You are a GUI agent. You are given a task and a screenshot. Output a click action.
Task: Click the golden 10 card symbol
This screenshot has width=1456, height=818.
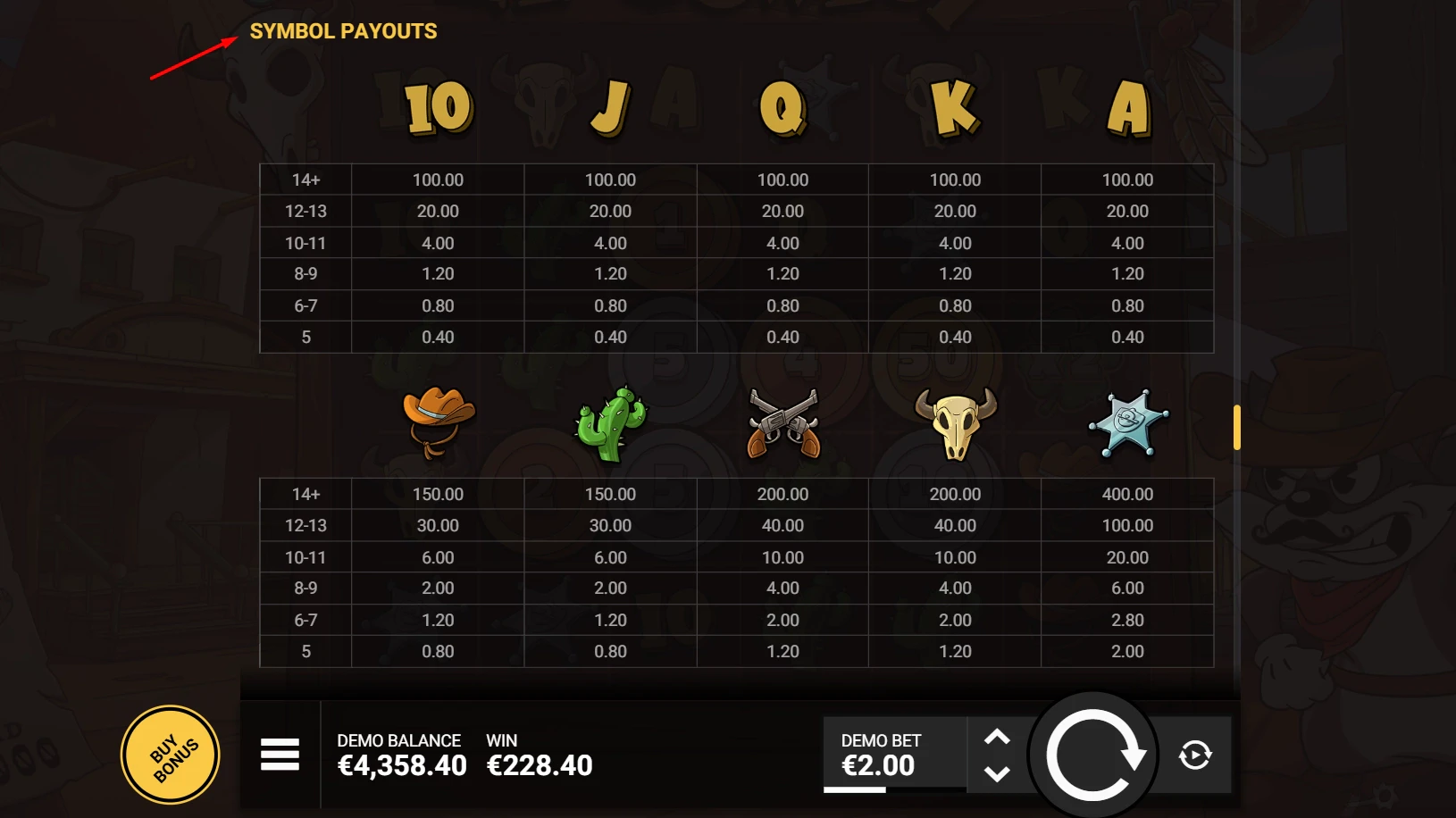coord(437,107)
